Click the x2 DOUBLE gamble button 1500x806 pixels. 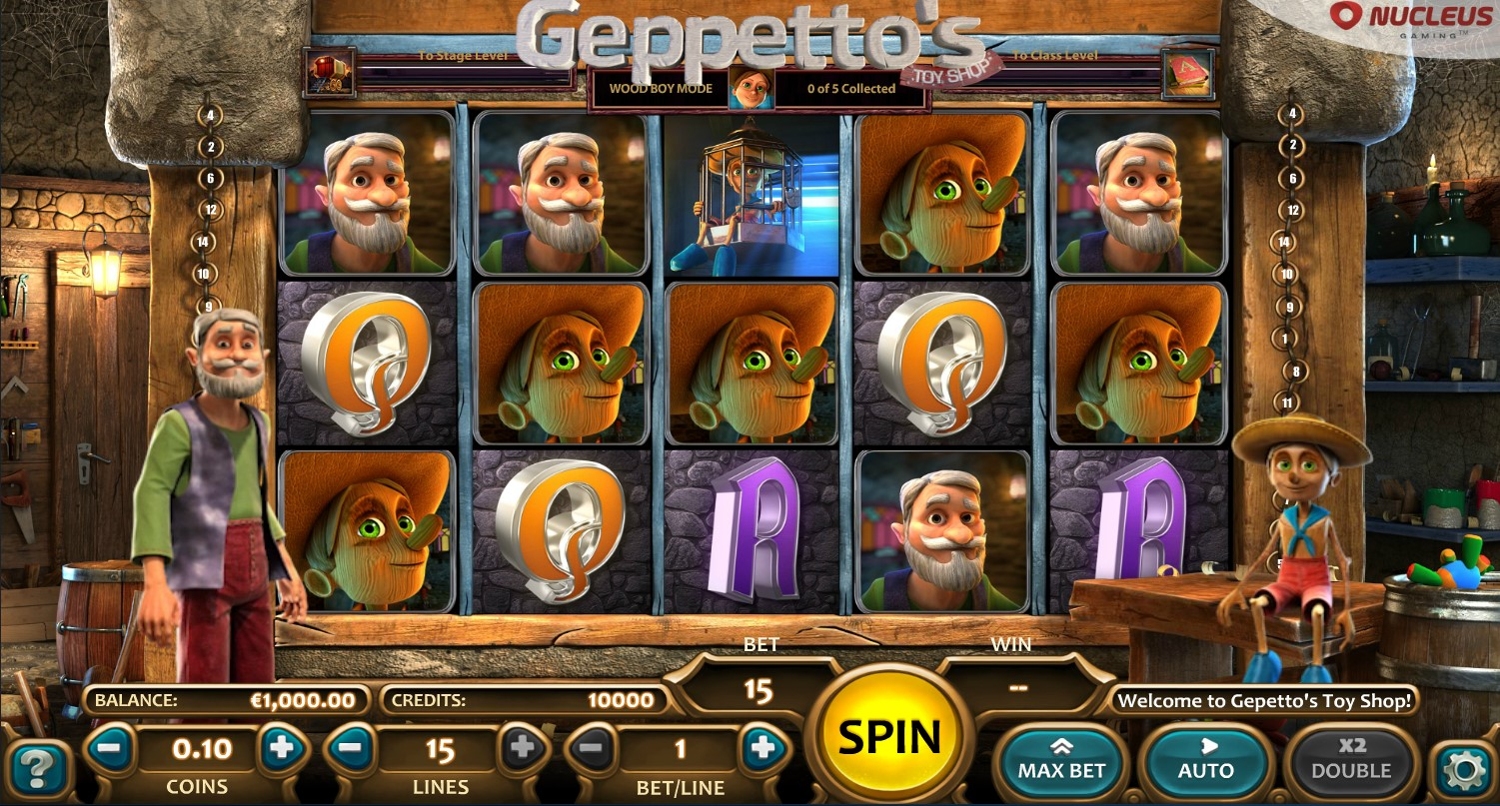point(1351,760)
